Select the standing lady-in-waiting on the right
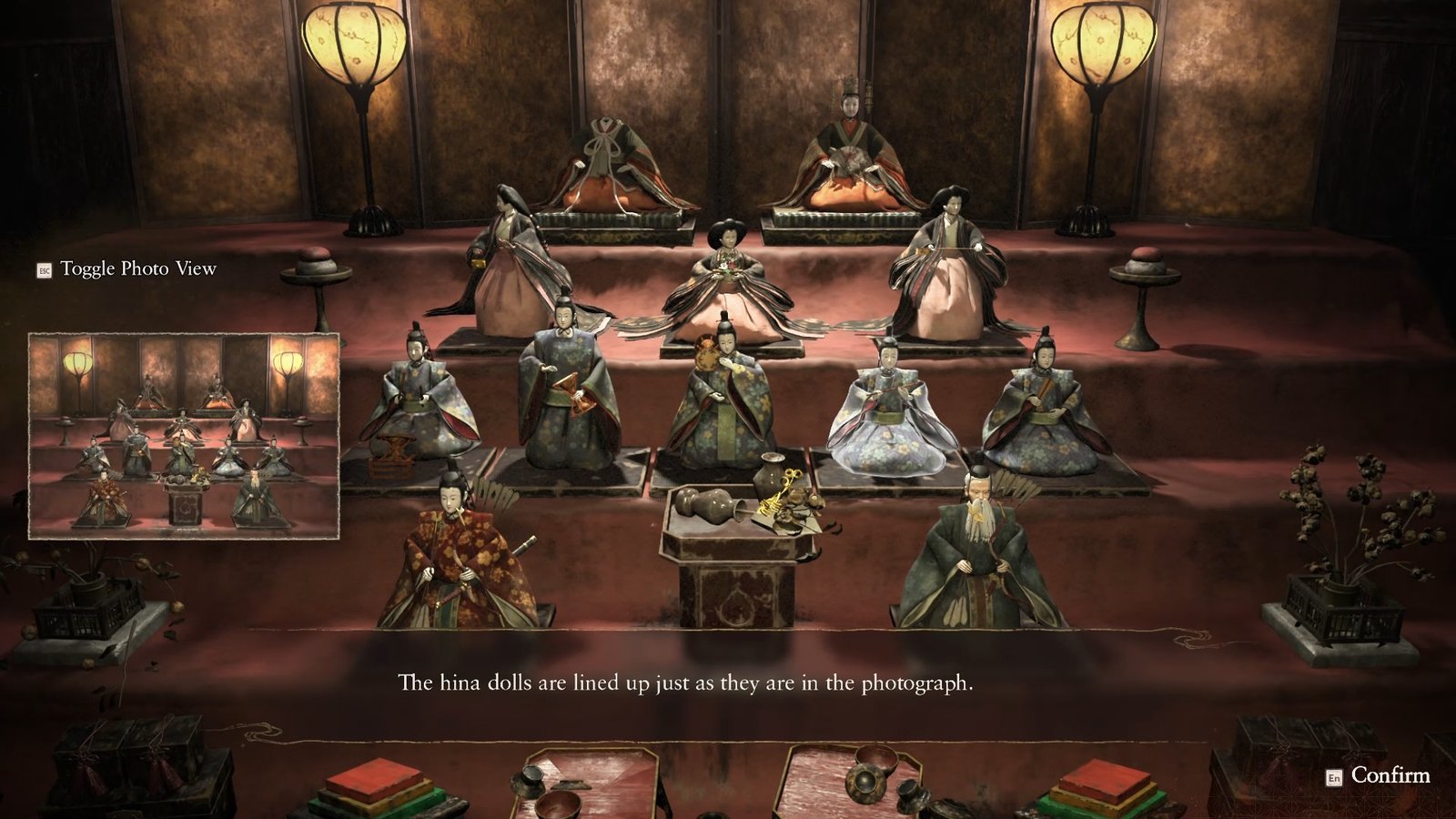This screenshot has width=1456, height=819. click(x=955, y=264)
